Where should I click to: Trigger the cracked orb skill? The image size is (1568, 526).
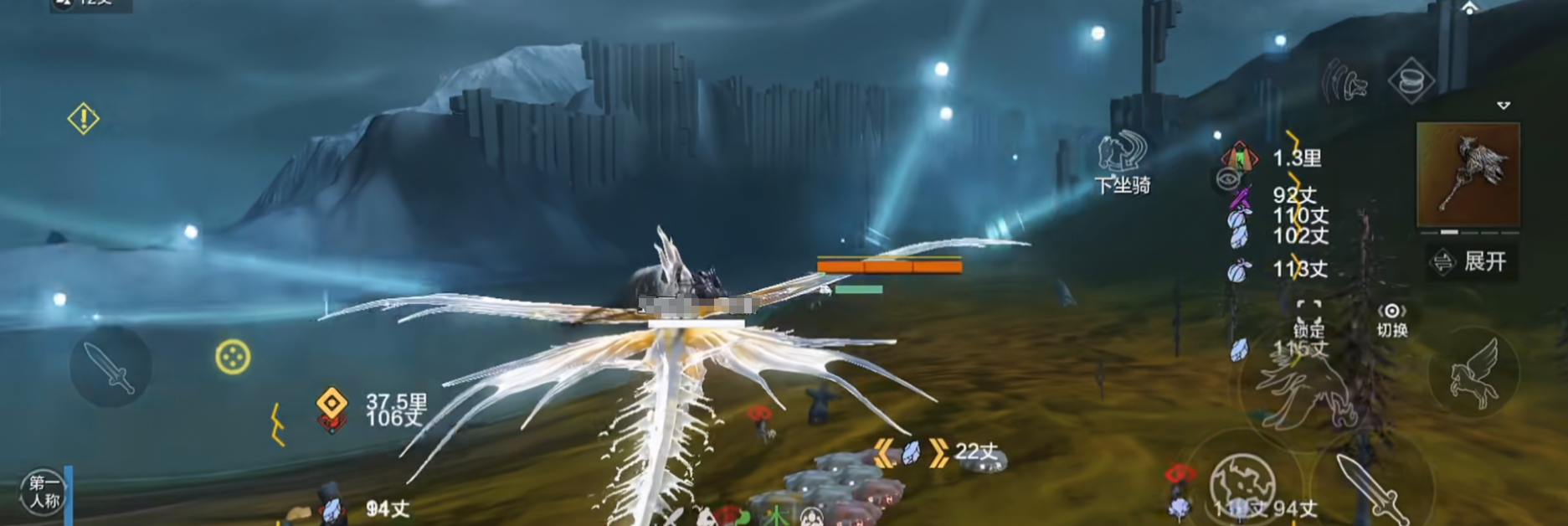1242,484
